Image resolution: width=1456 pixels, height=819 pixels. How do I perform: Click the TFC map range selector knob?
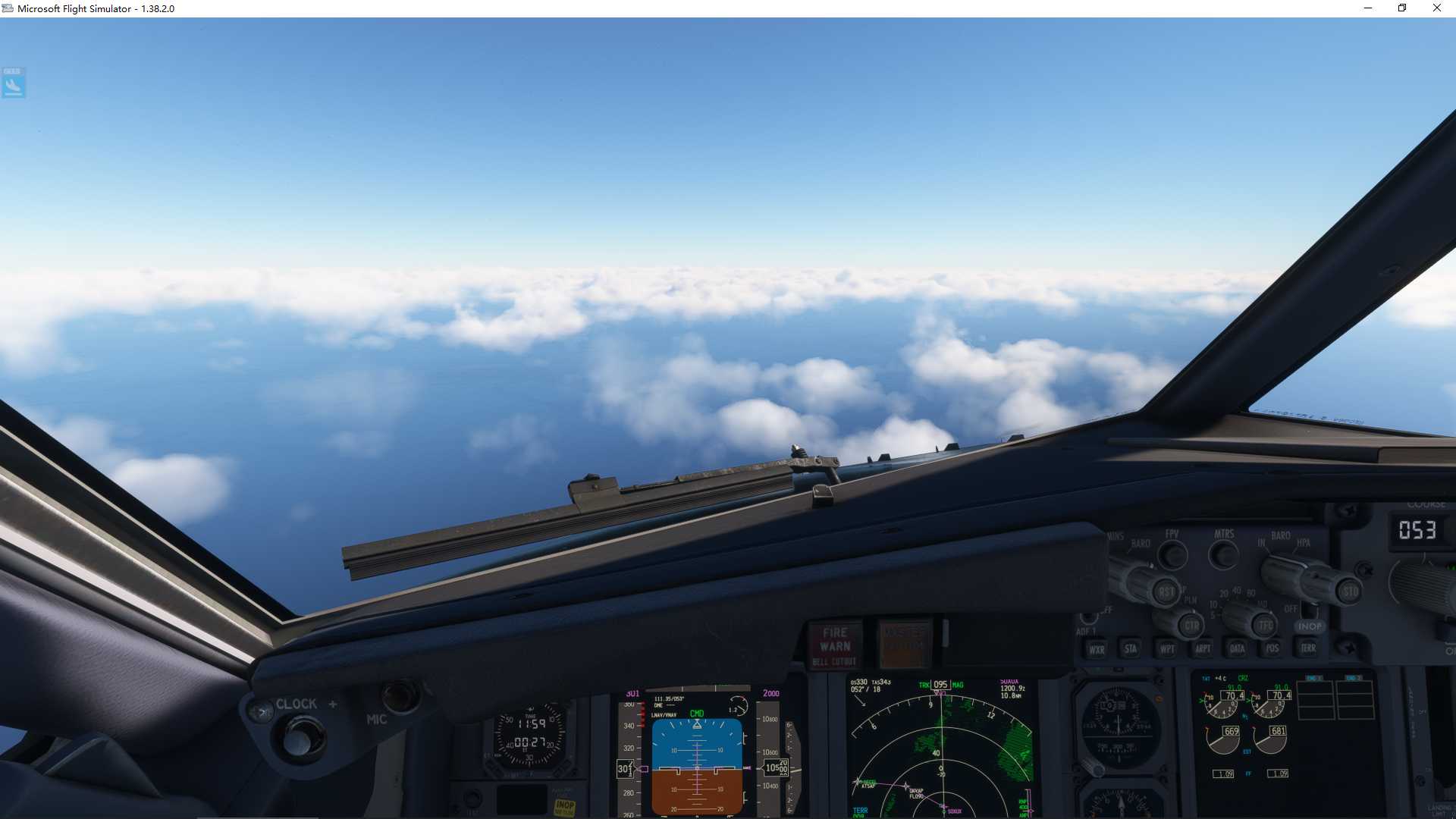tap(1265, 627)
